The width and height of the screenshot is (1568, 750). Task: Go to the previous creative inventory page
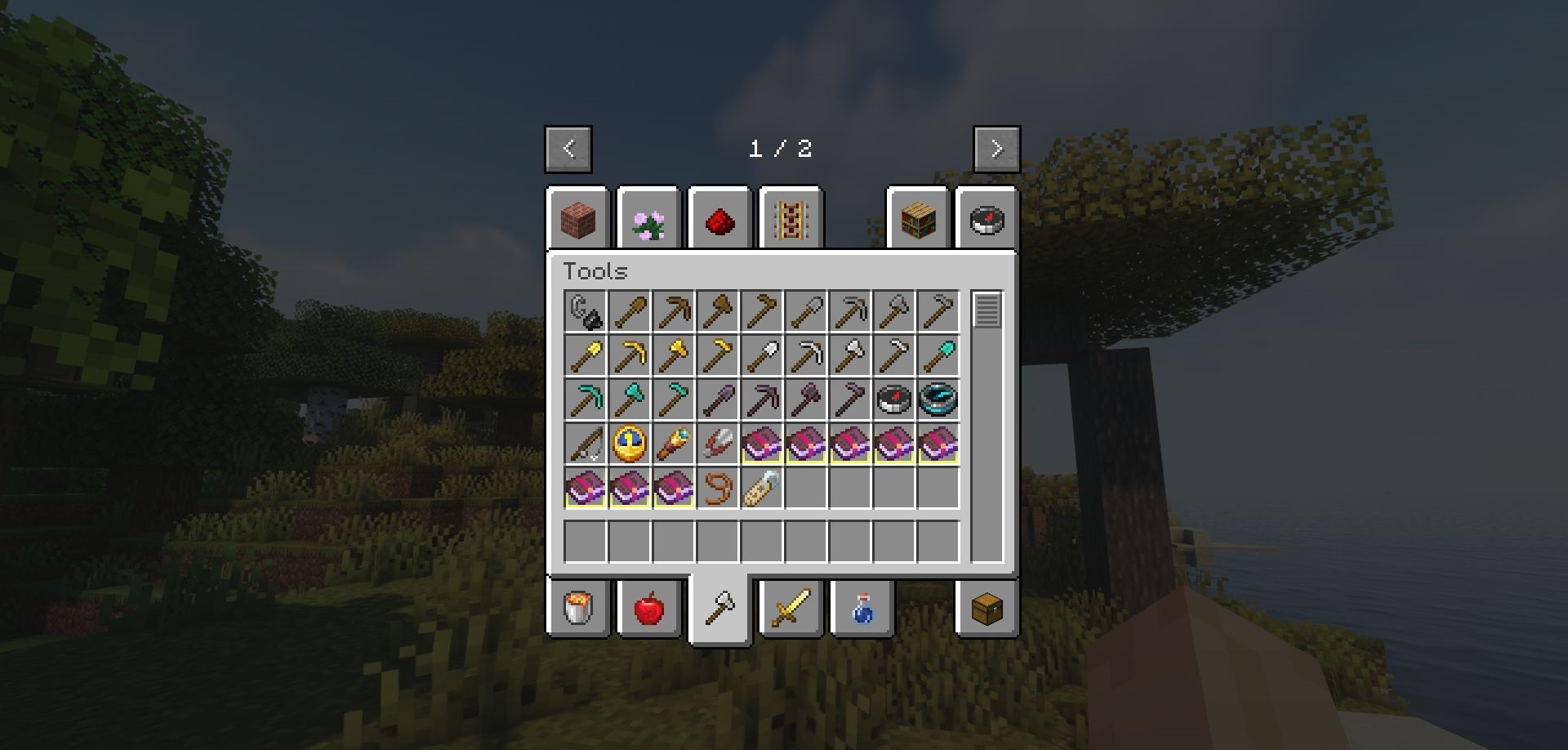(x=568, y=149)
